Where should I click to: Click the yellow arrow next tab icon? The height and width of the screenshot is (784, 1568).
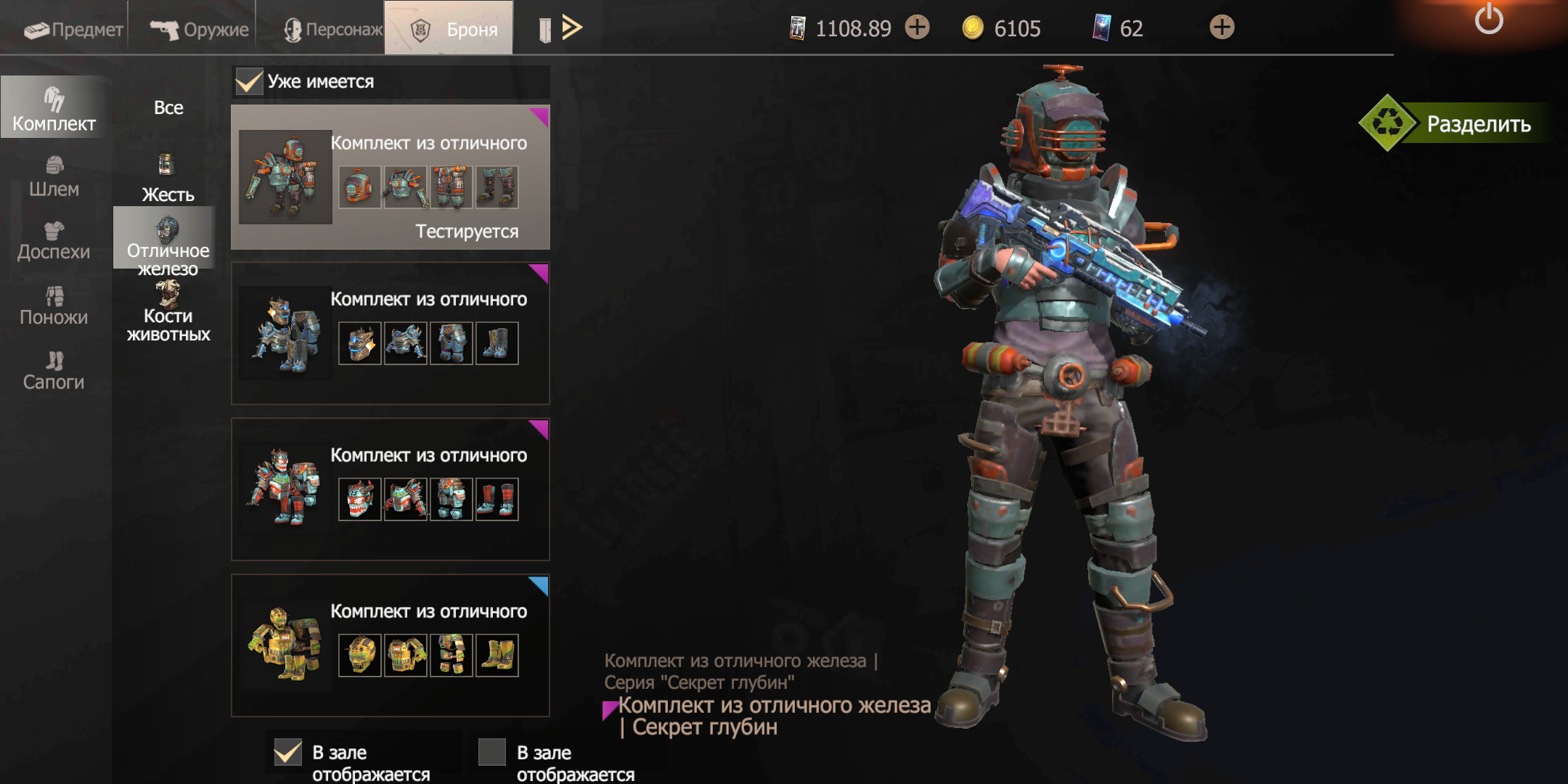(572, 28)
